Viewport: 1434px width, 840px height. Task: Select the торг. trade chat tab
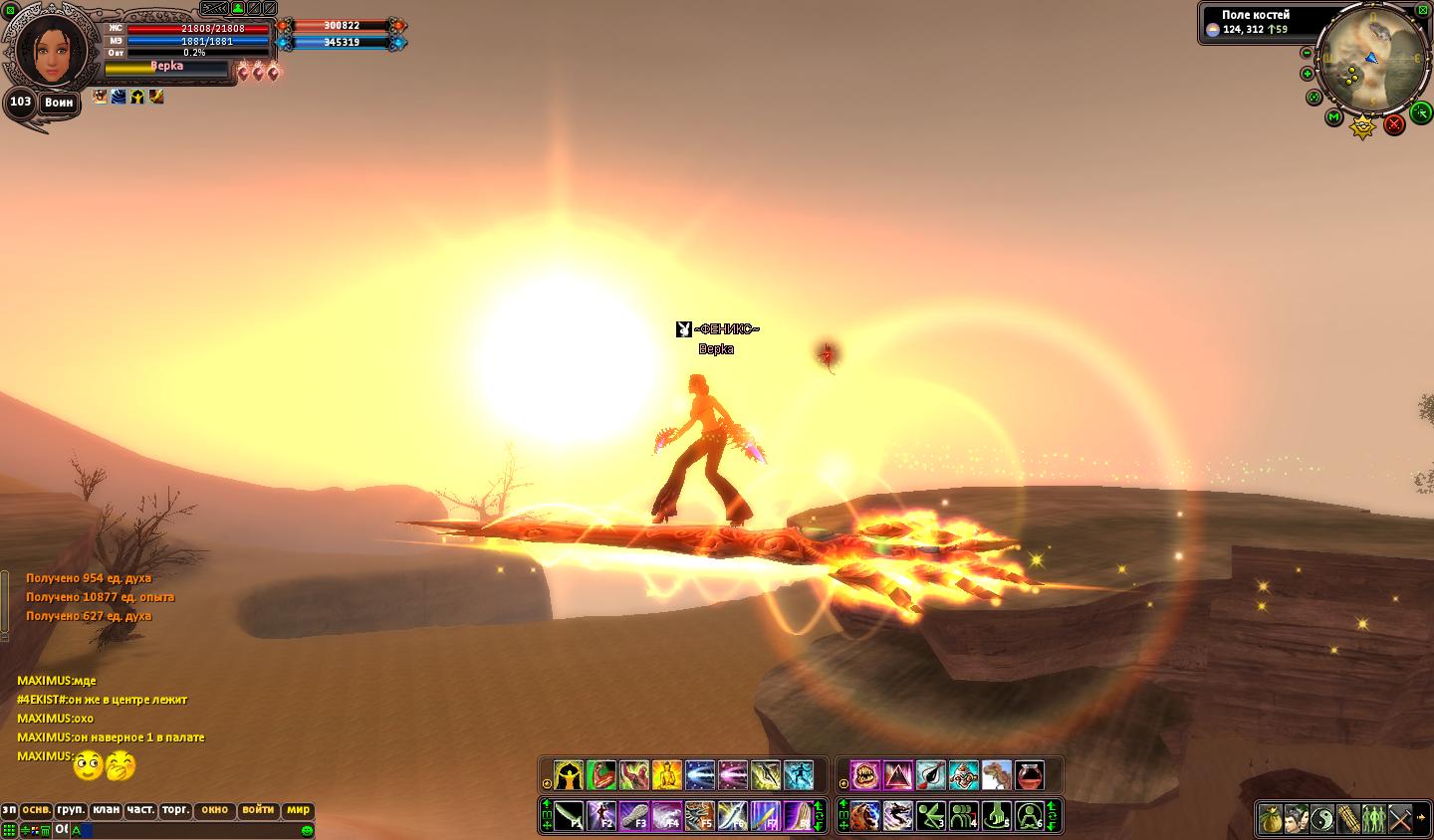(174, 810)
